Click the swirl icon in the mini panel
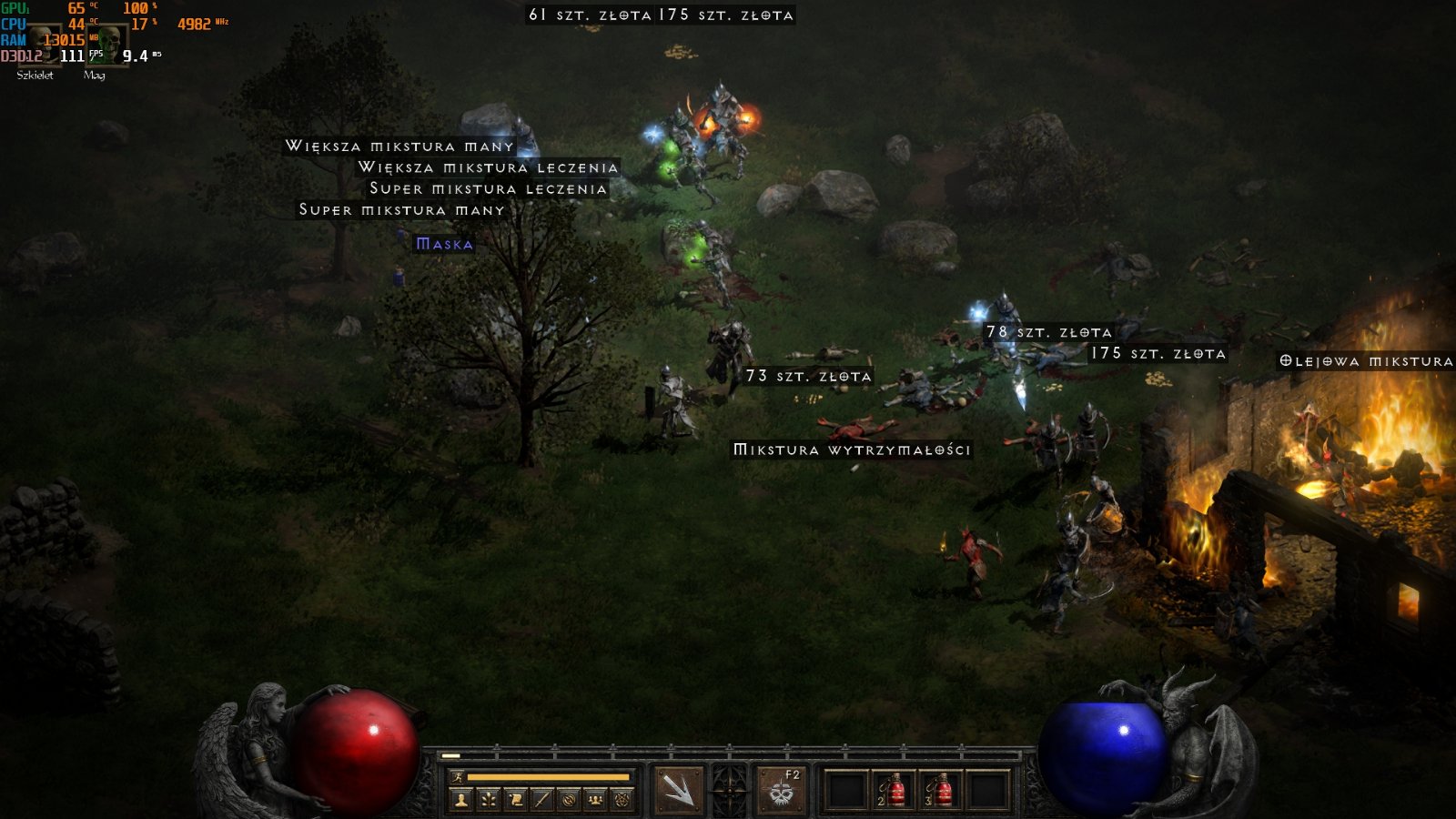This screenshot has height=819, width=1456. 569,800
